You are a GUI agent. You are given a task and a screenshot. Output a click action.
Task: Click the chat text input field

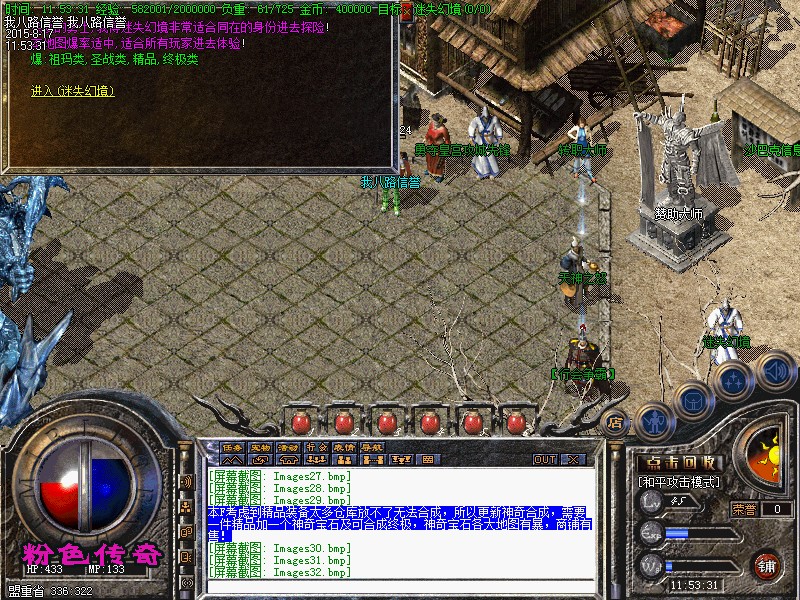(400, 584)
